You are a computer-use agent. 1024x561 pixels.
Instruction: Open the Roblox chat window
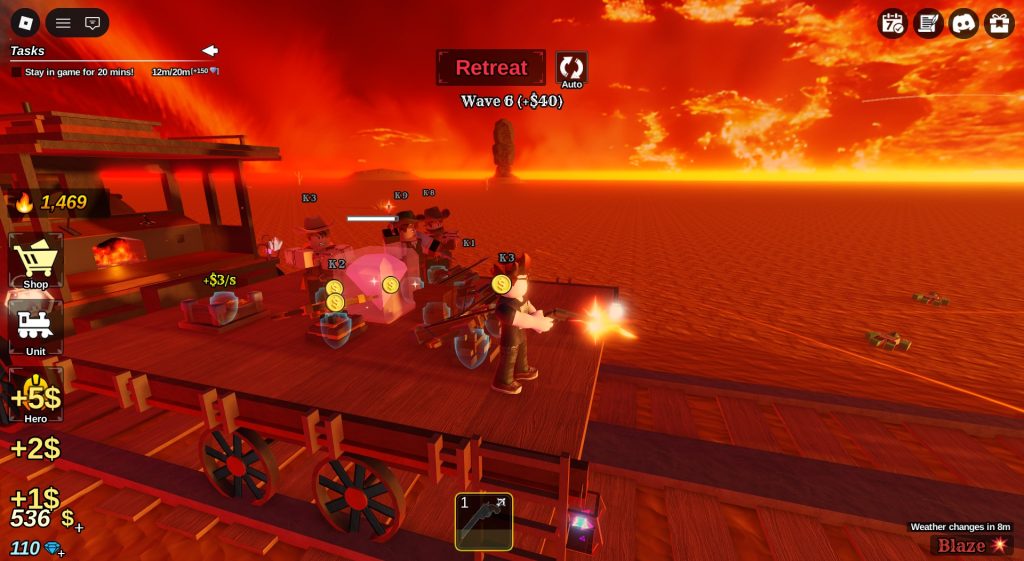click(x=93, y=22)
